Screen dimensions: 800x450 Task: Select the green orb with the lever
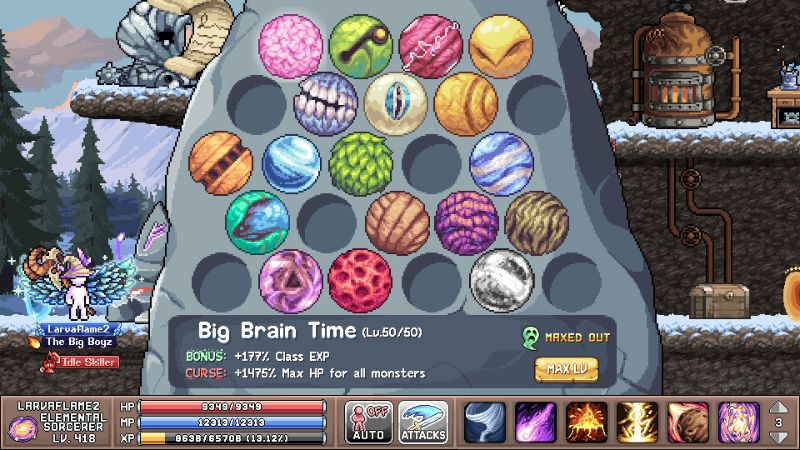(x=361, y=45)
